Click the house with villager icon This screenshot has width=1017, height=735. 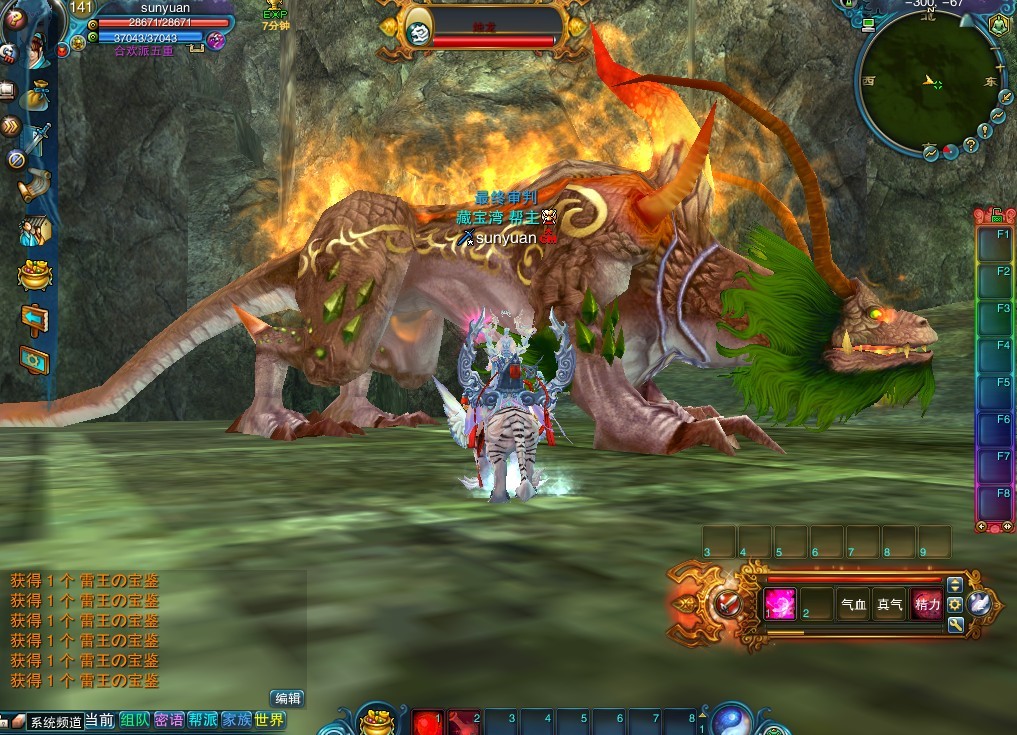point(35,232)
